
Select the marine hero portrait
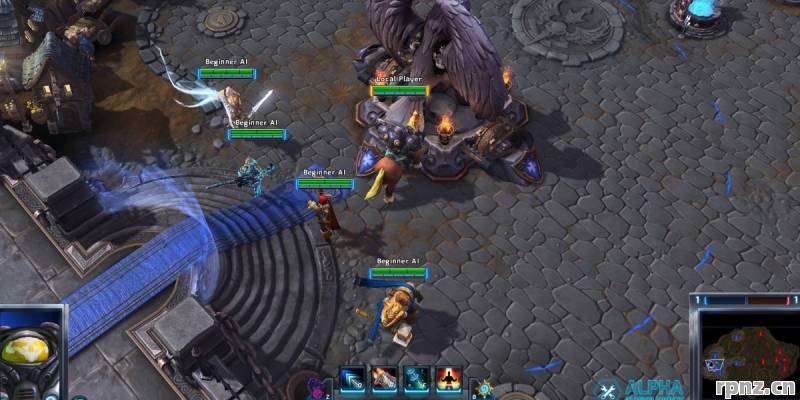[x=32, y=352]
